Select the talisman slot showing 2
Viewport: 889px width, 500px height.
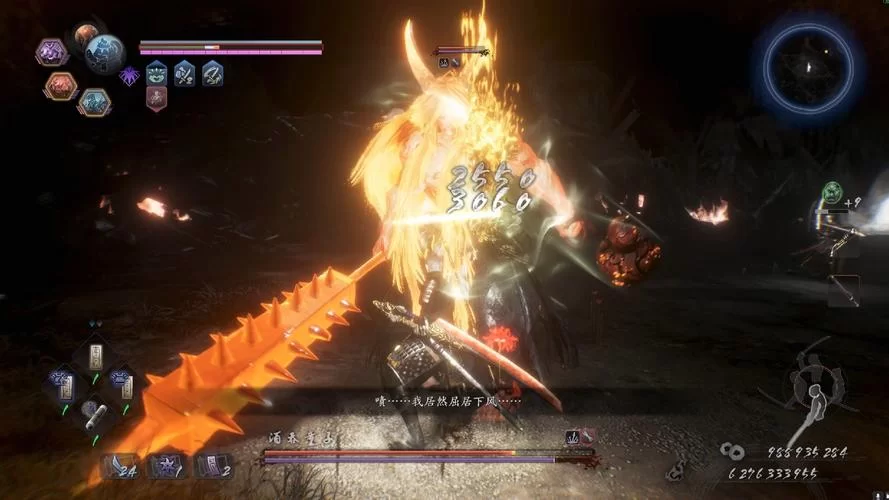(x=214, y=466)
